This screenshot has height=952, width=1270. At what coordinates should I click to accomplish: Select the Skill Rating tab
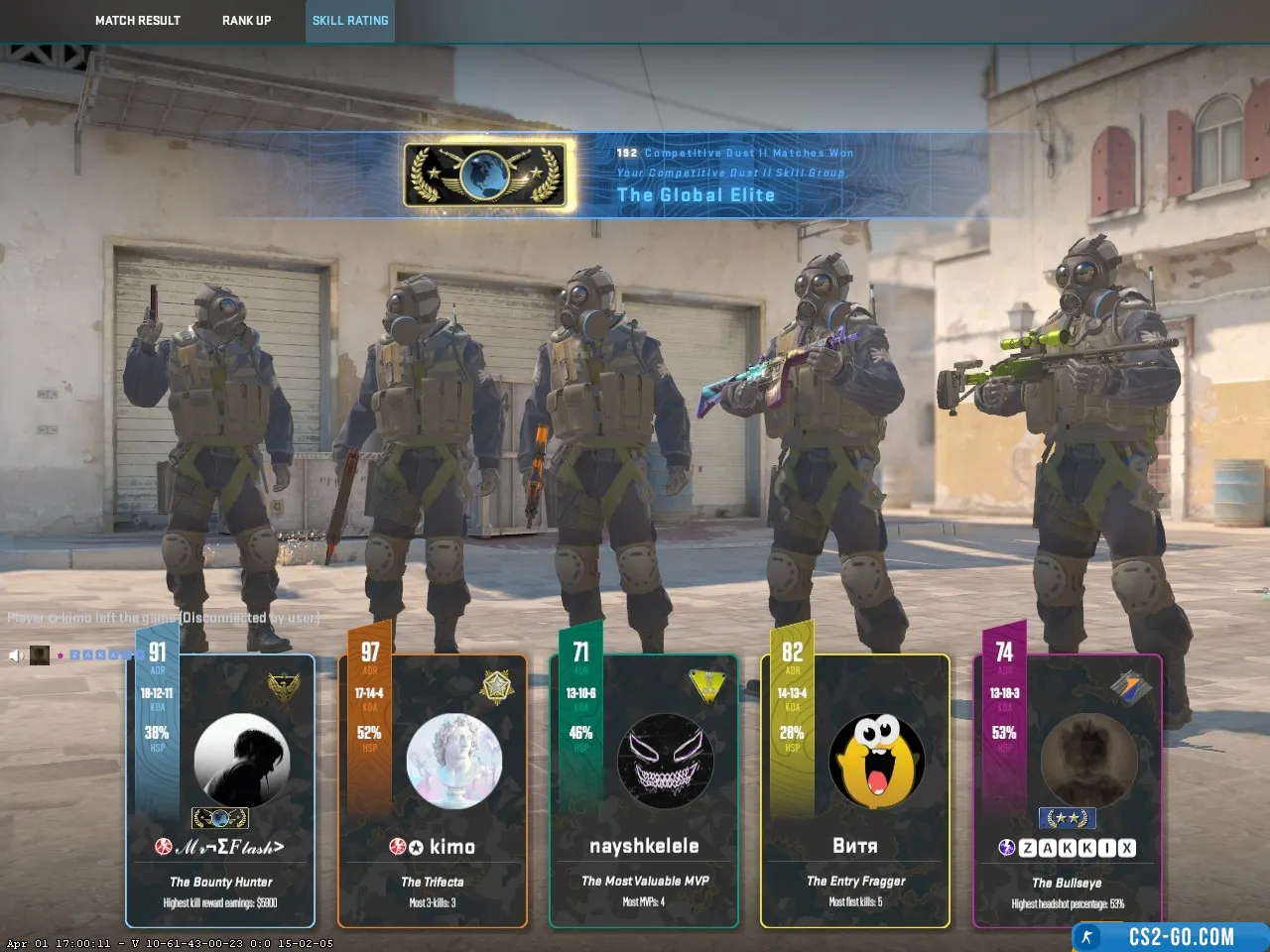350,21
